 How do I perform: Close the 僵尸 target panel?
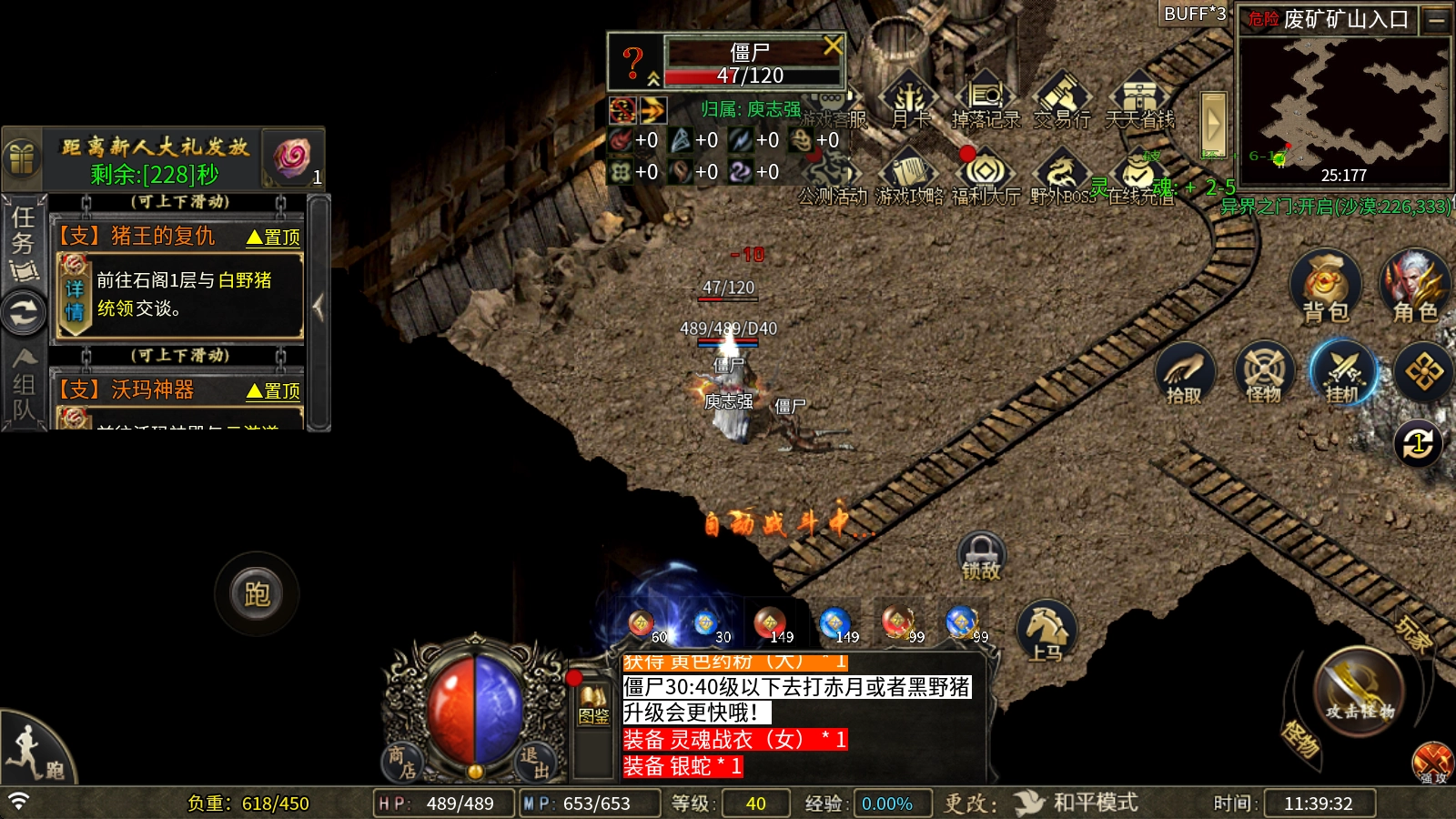[833, 45]
